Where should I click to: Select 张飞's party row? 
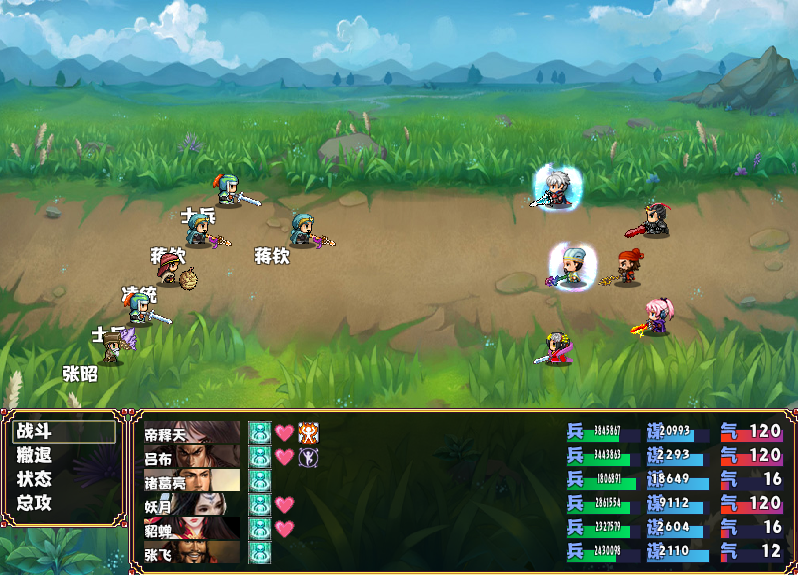[192, 552]
